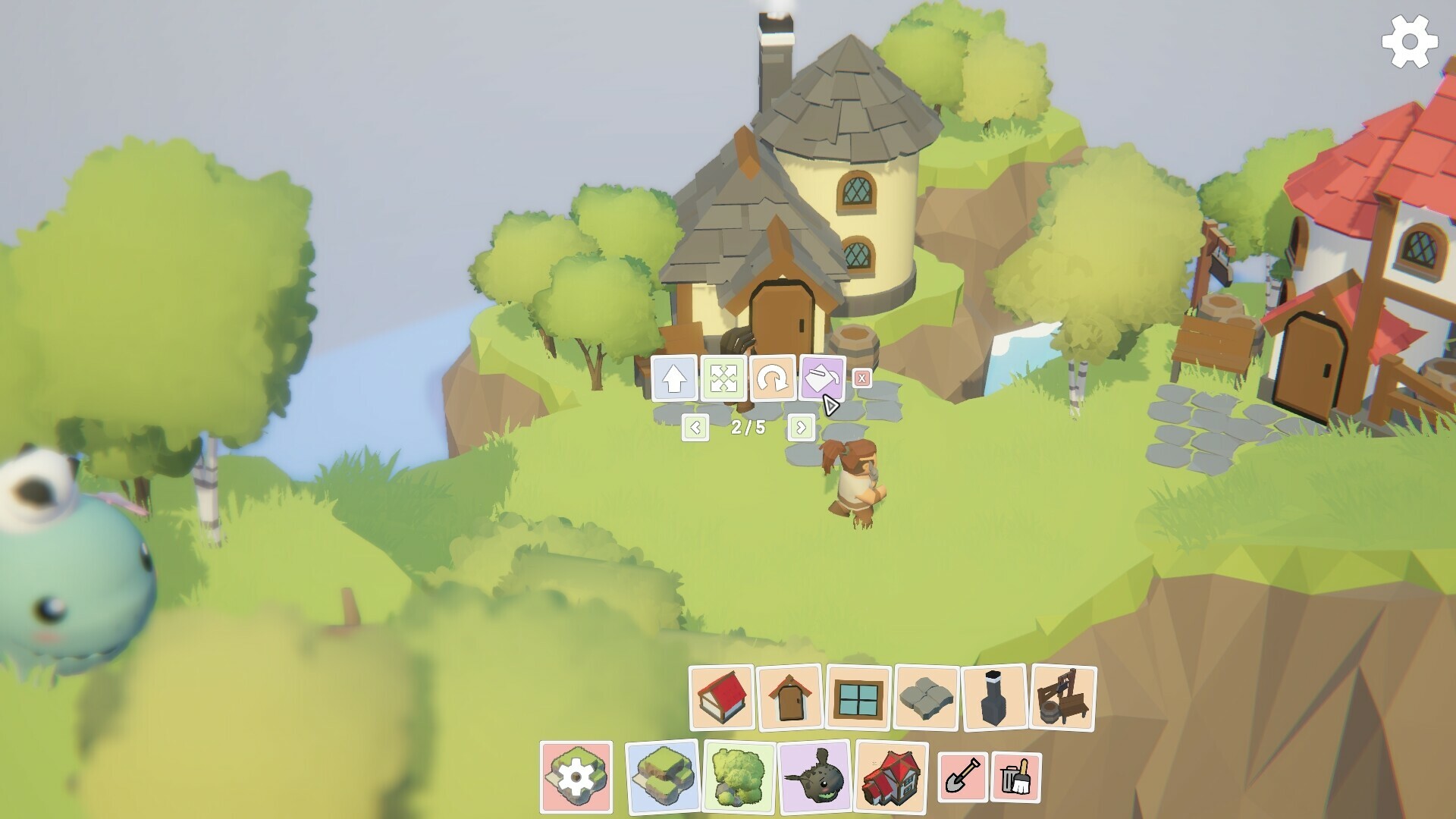Select the four-way move tool

tap(723, 378)
